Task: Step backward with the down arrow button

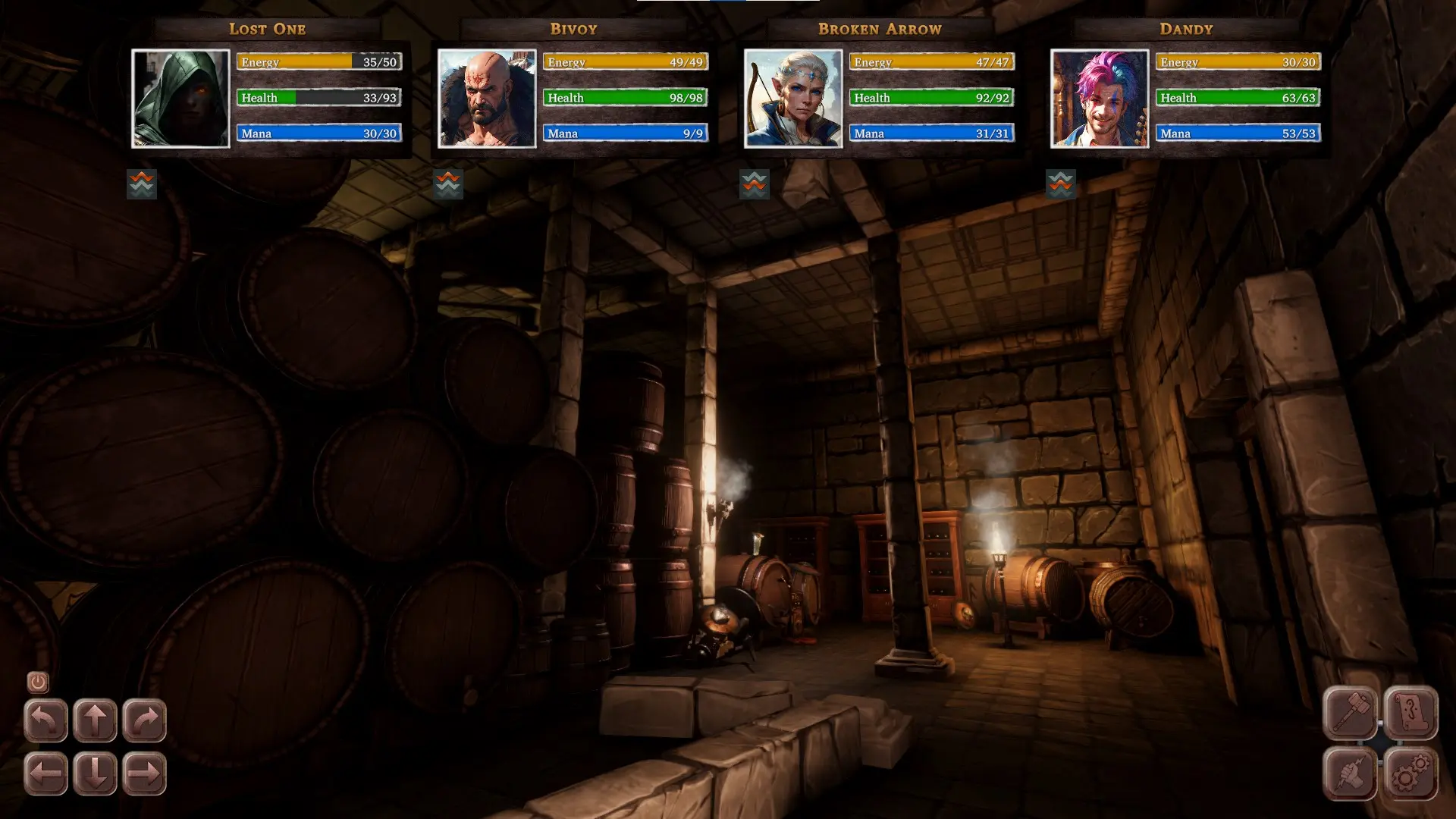Action: (x=95, y=773)
